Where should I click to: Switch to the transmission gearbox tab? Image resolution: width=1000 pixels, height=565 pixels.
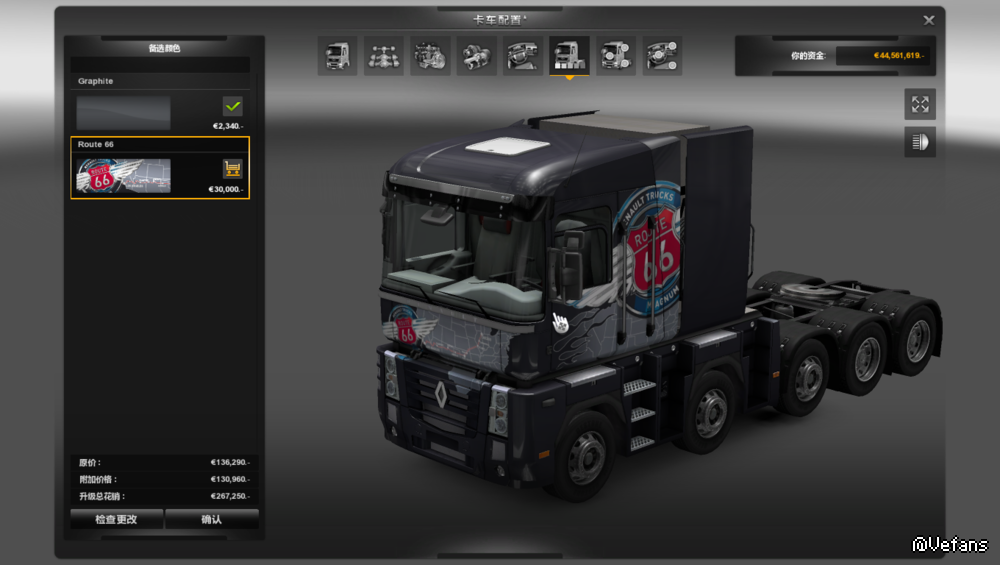point(477,56)
